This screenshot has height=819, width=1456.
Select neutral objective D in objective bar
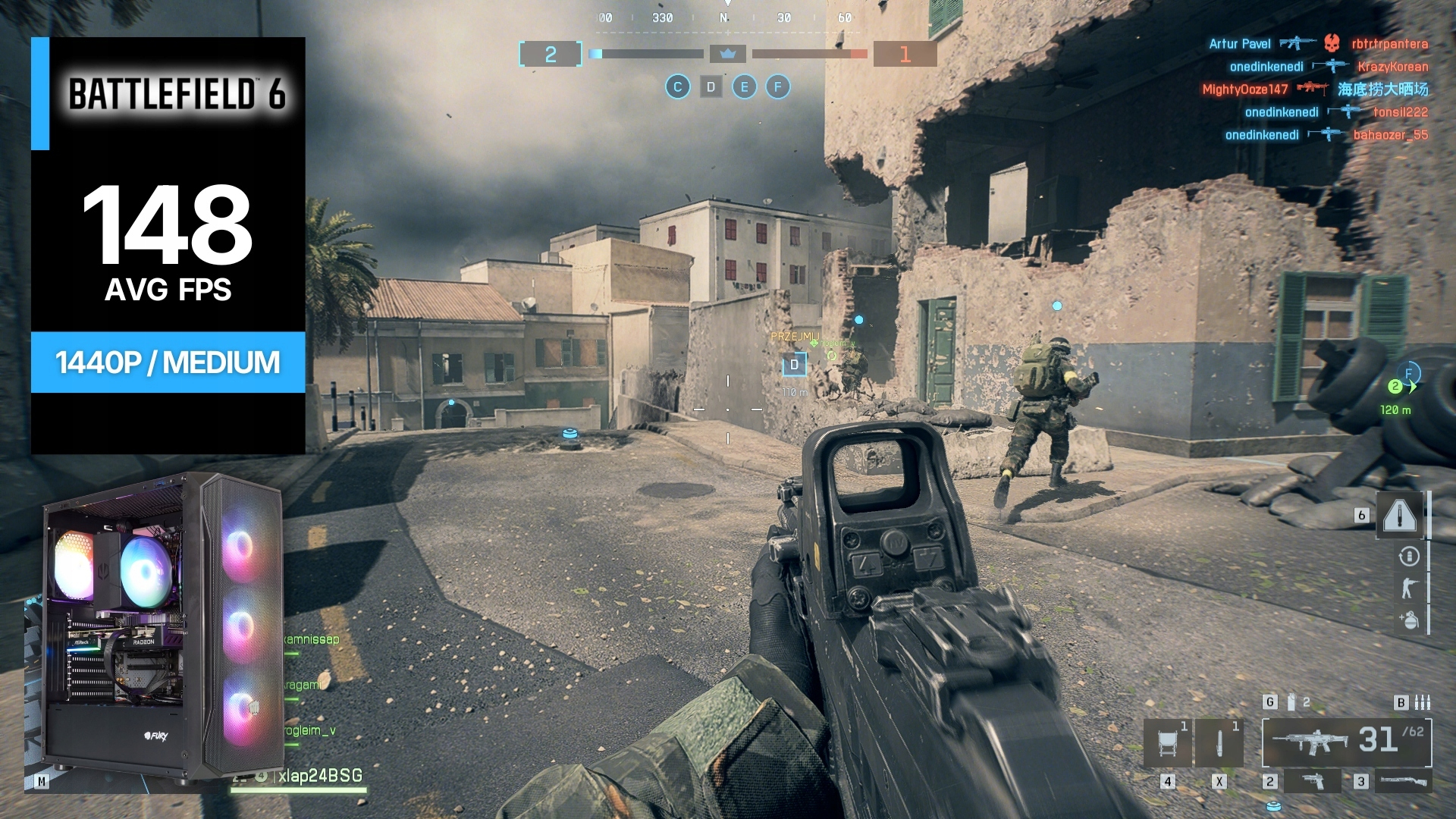(x=711, y=87)
